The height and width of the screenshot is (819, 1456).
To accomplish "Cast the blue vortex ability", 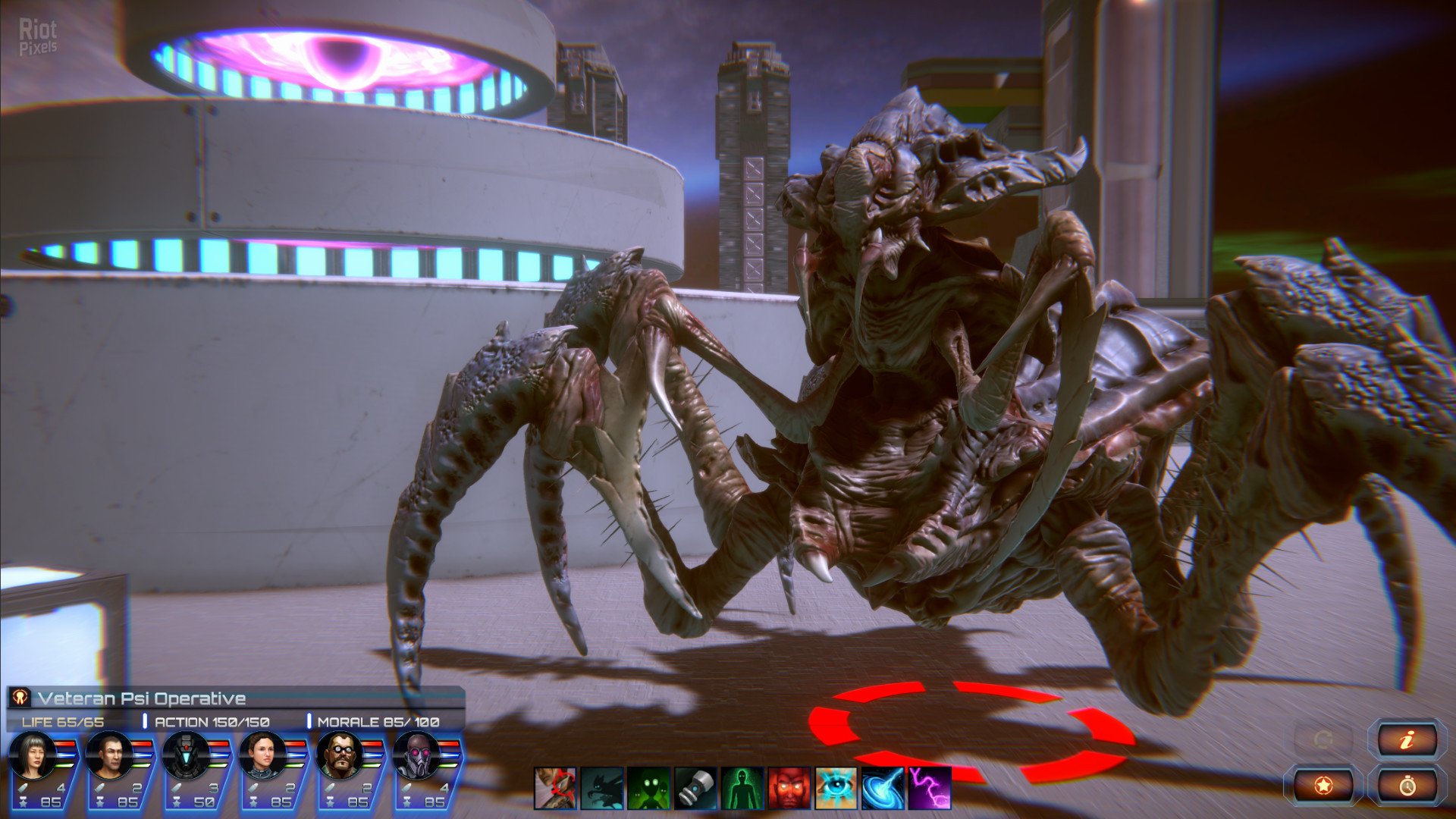I will point(883,788).
